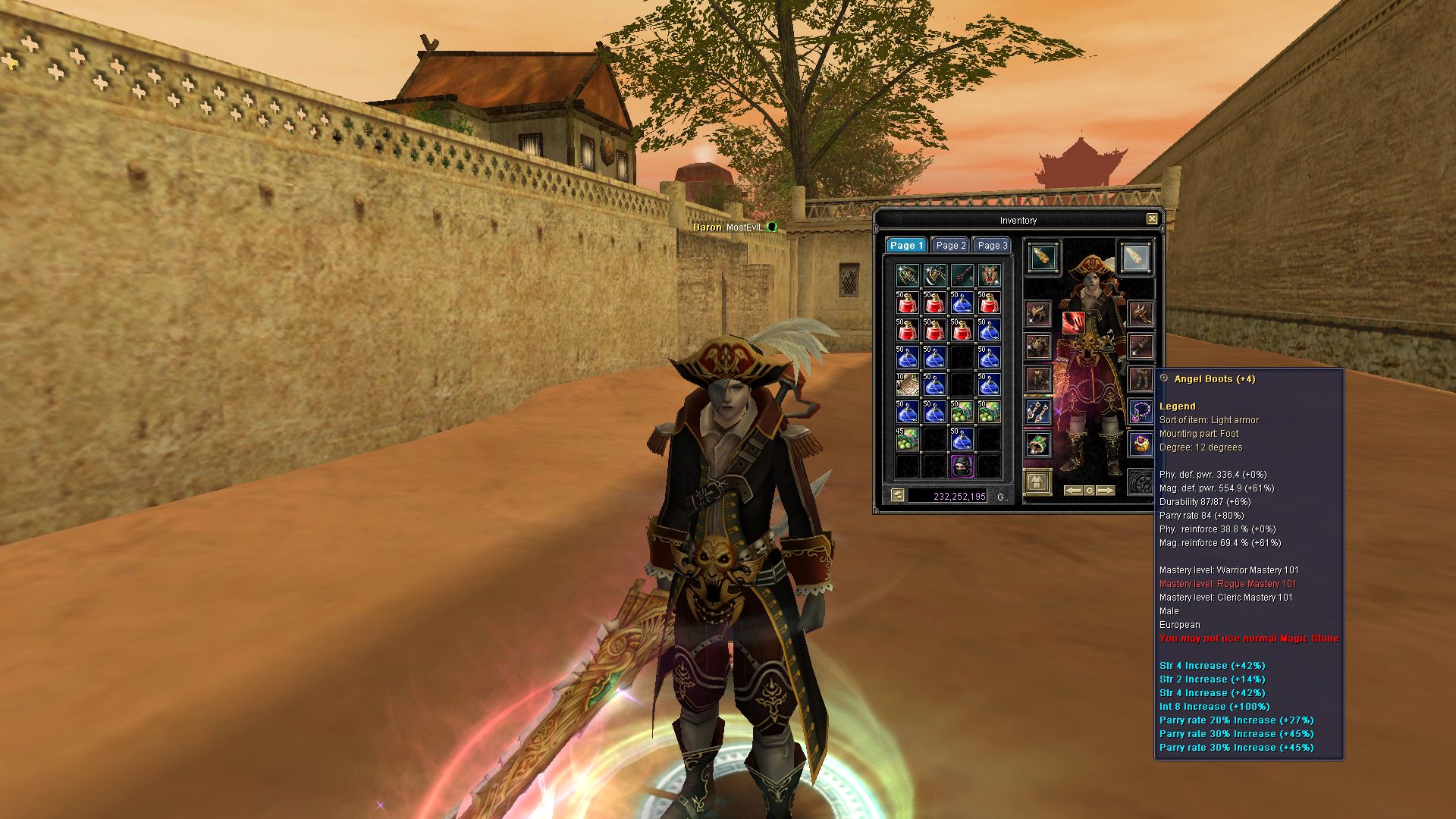Select the red-haired character item in top row

tap(989, 275)
